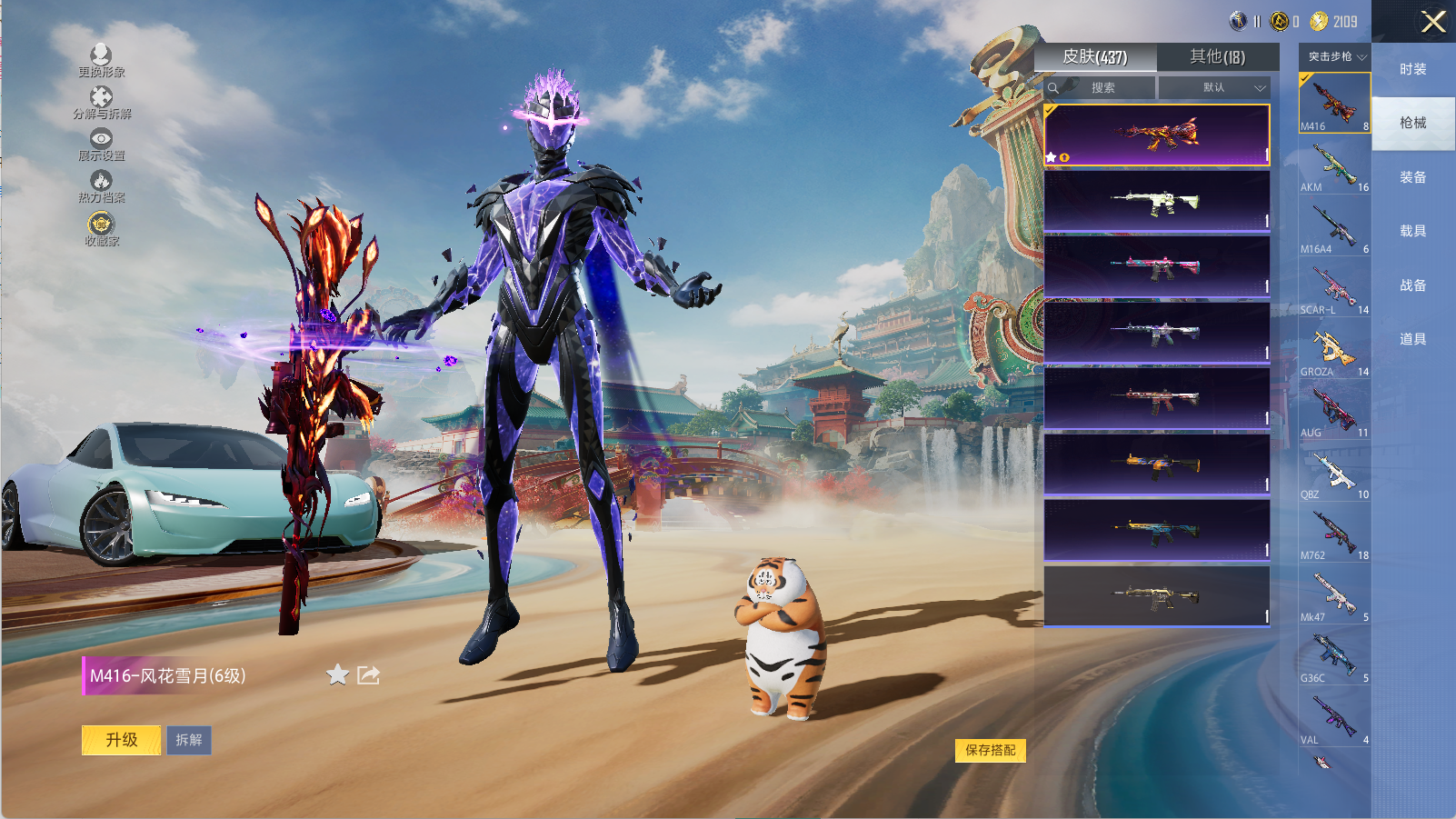Click the 搜索 search field
Image resolution: width=1456 pixels, height=819 pixels.
[x=1102, y=88]
